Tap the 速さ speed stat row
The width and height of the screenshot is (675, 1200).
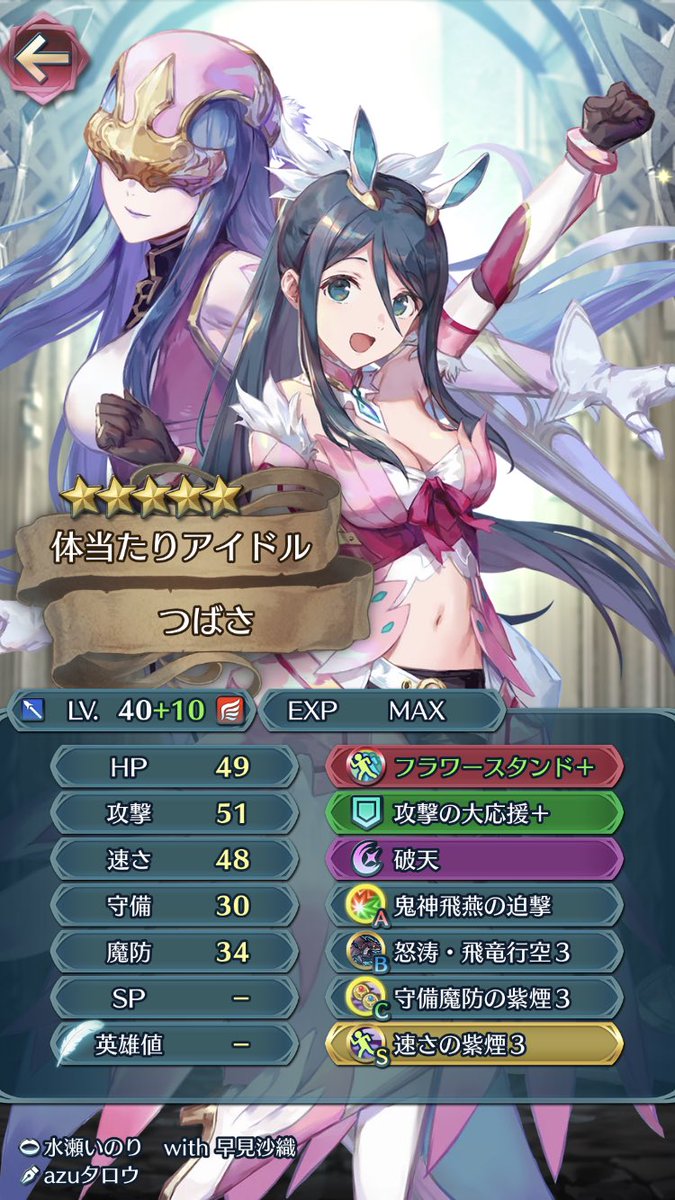[x=176, y=859]
